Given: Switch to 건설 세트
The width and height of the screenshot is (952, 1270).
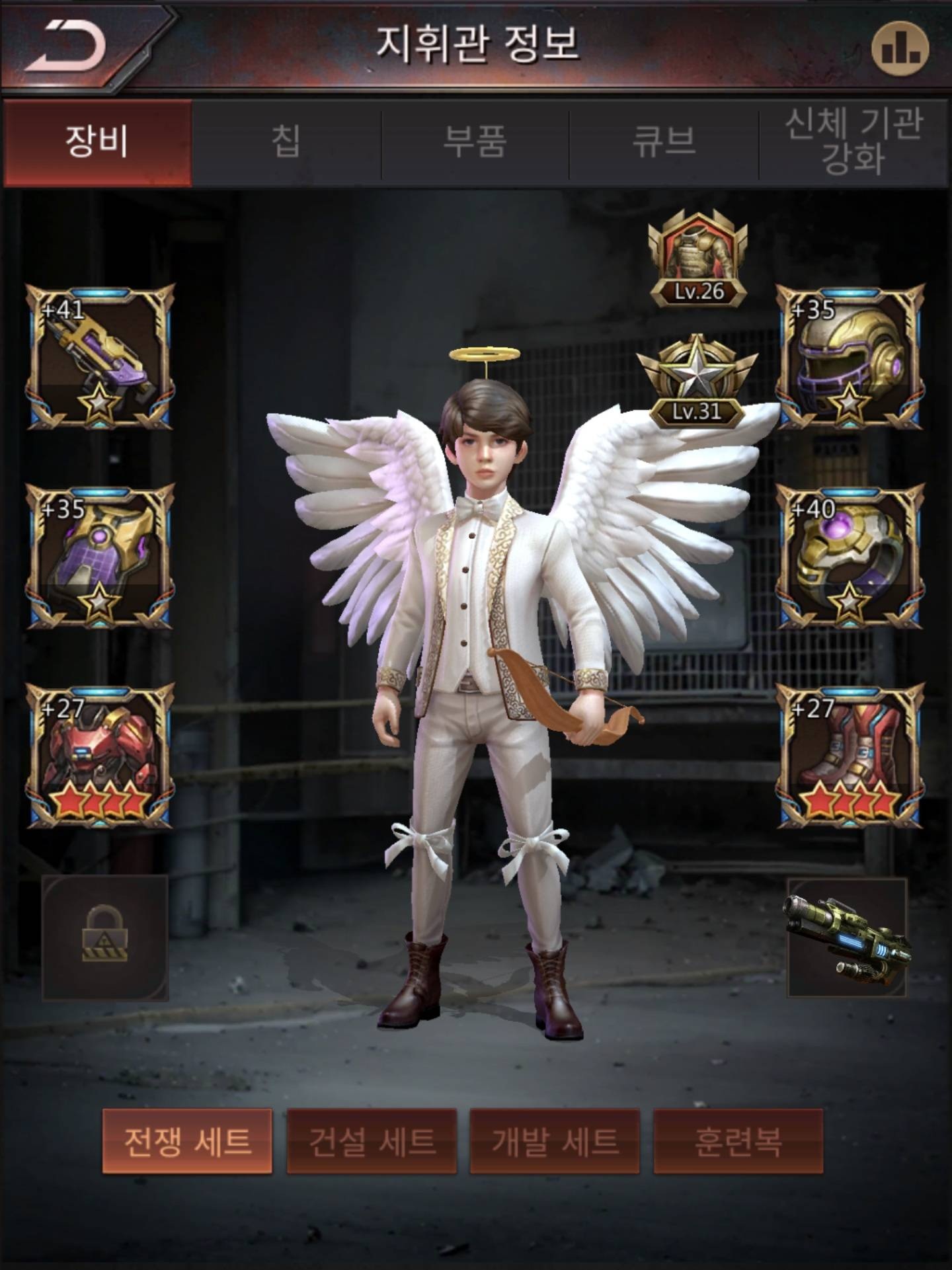Looking at the screenshot, I should [x=372, y=1142].
